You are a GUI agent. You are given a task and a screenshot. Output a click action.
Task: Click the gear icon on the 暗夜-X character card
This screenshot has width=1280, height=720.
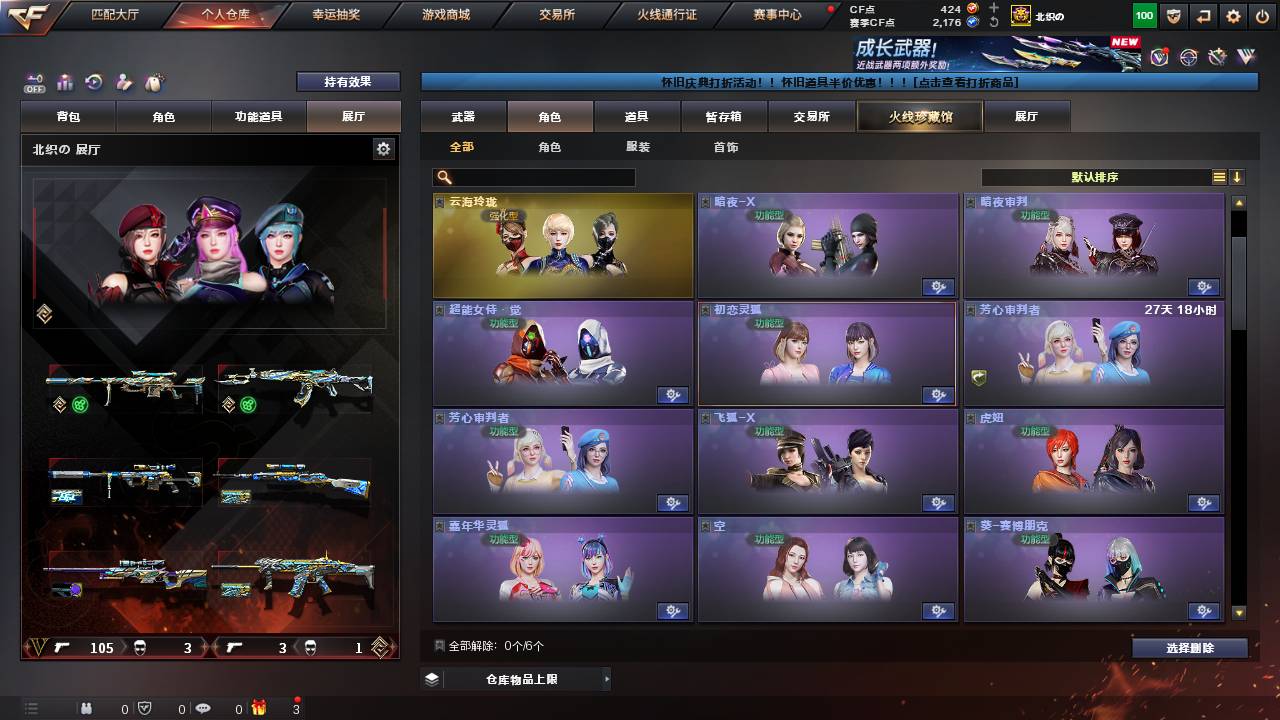[938, 287]
